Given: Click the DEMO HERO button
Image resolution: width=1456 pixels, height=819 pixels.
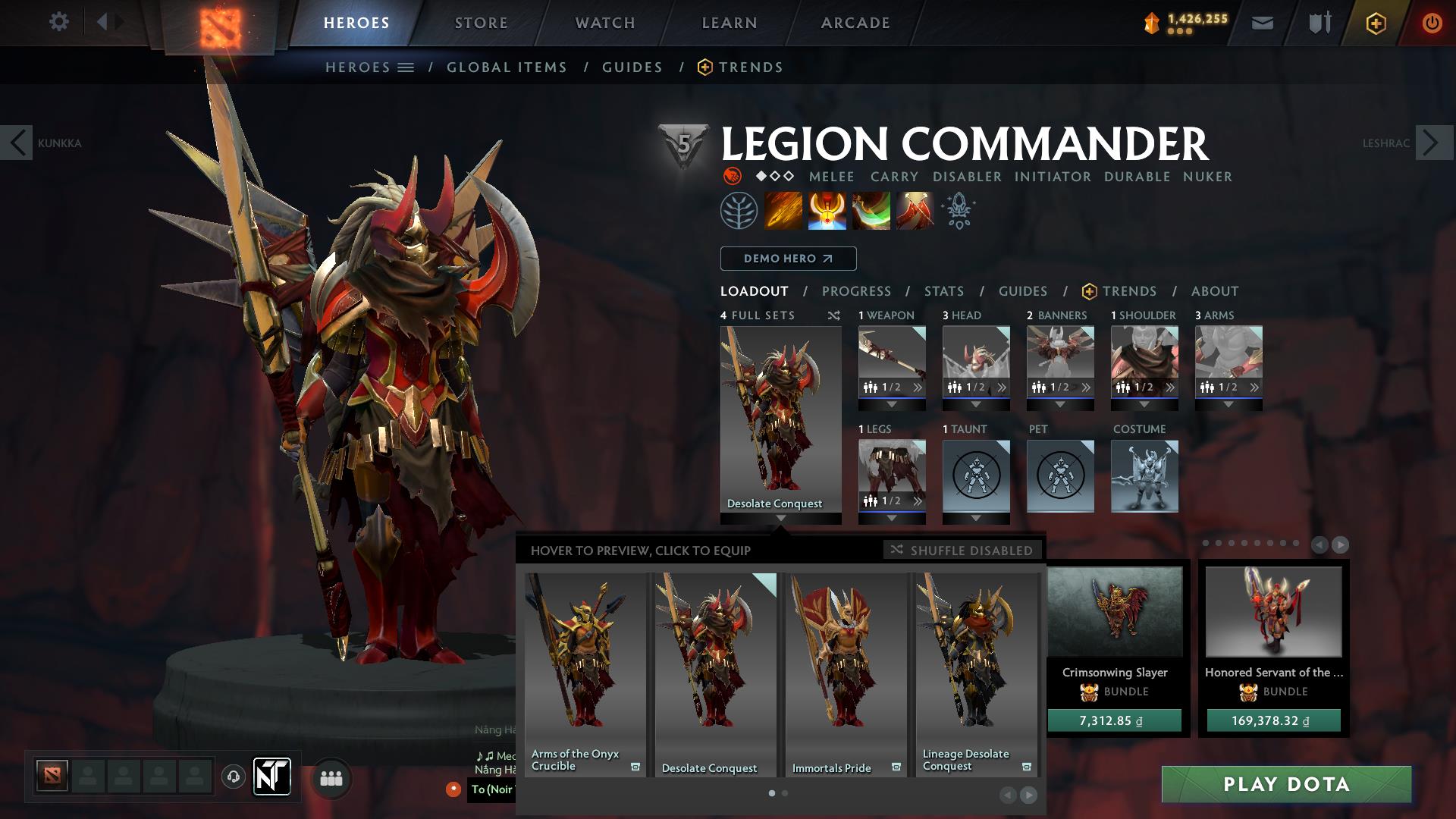Looking at the screenshot, I should [x=788, y=259].
